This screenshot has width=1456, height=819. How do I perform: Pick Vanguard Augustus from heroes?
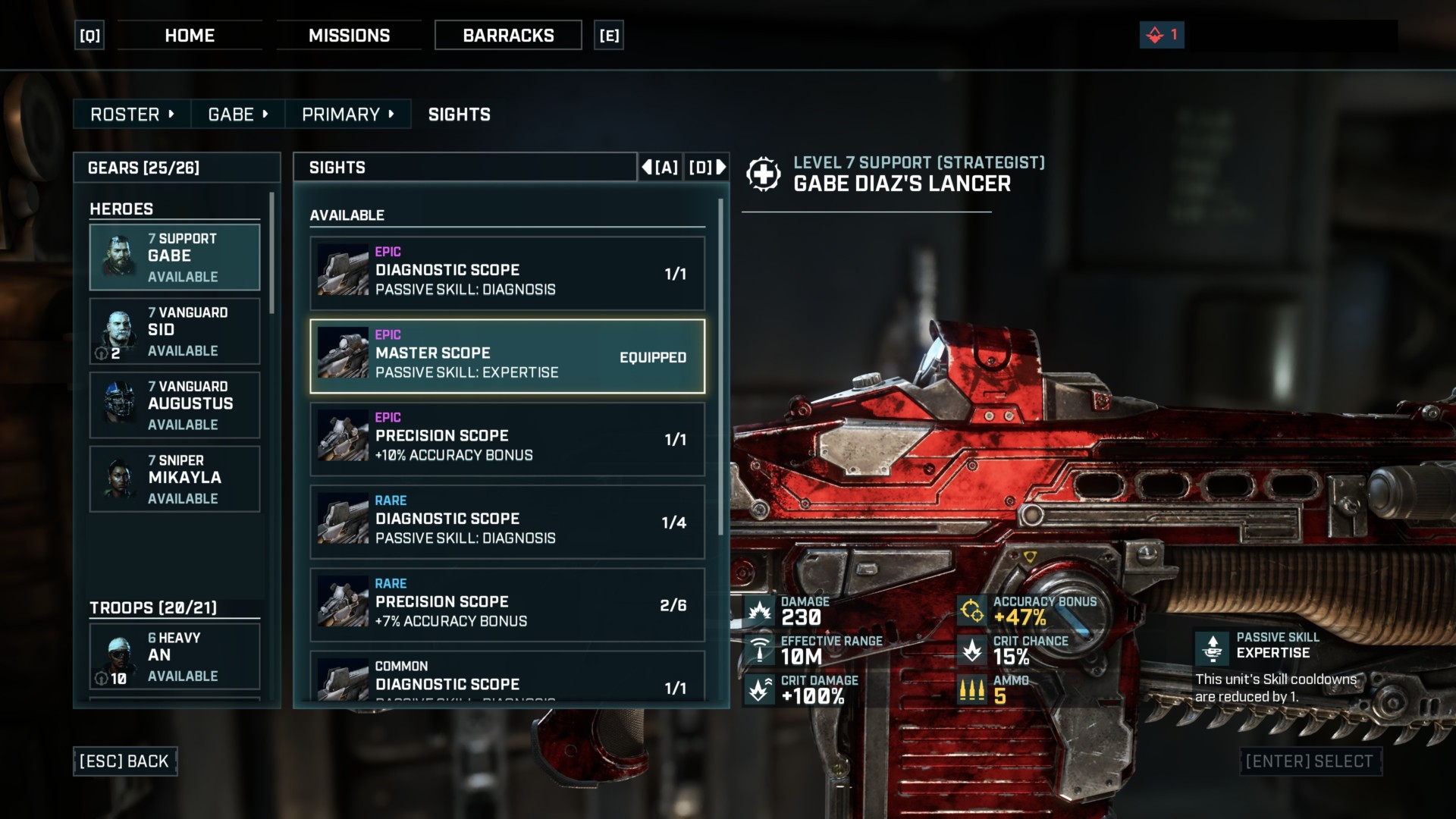[x=174, y=405]
